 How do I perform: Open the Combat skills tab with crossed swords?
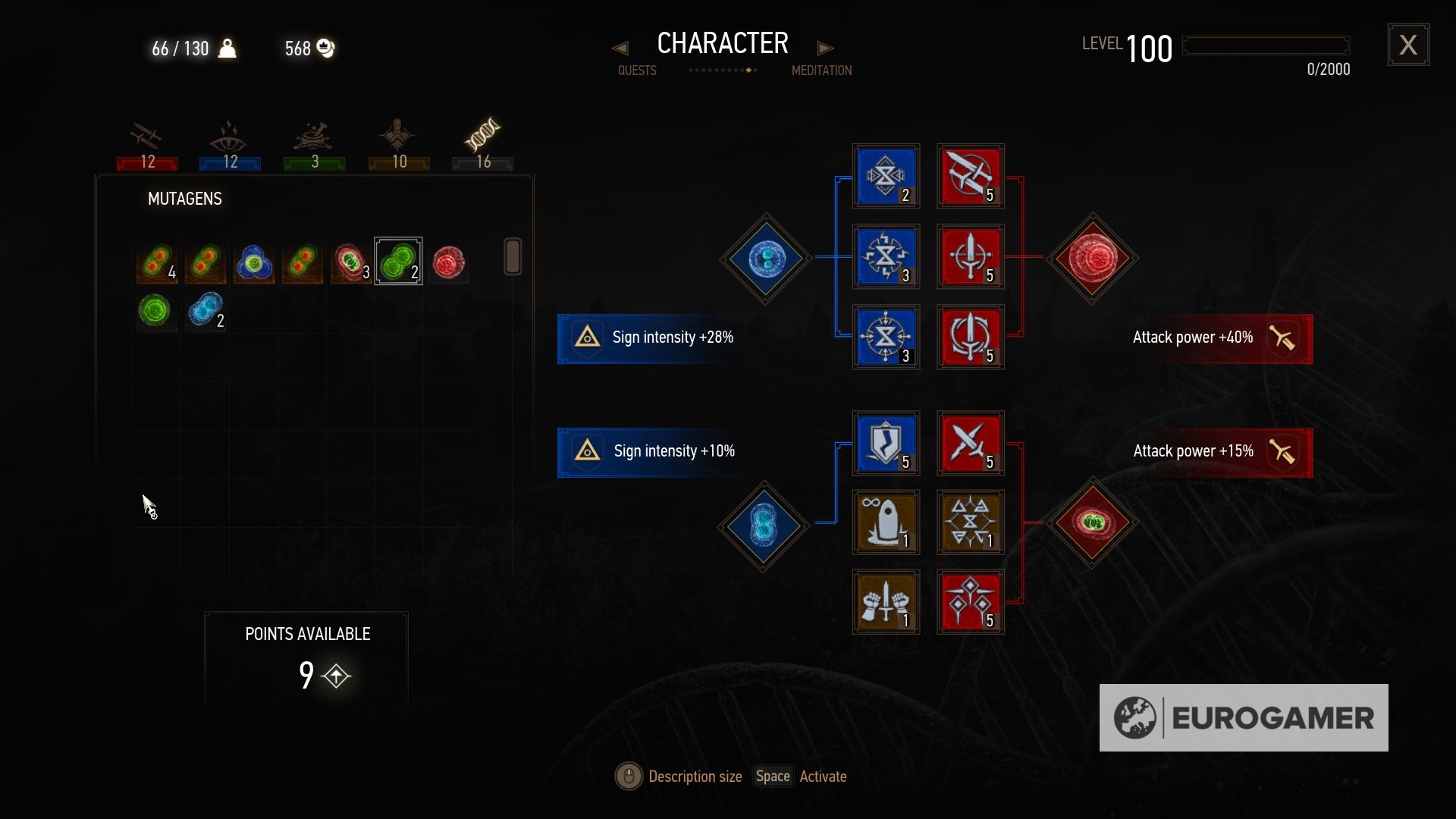point(147,144)
